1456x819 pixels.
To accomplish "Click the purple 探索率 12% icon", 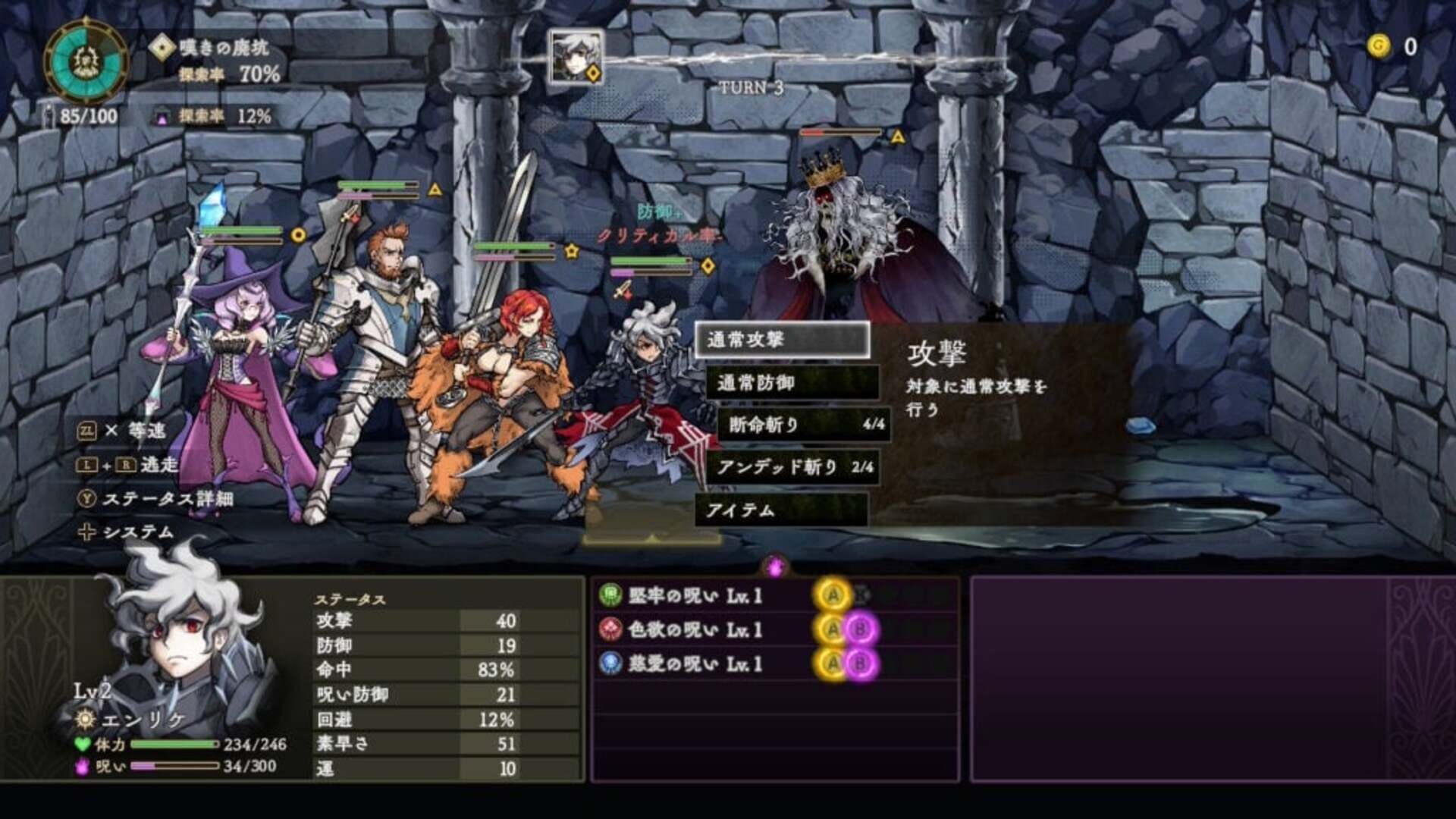I will [162, 118].
